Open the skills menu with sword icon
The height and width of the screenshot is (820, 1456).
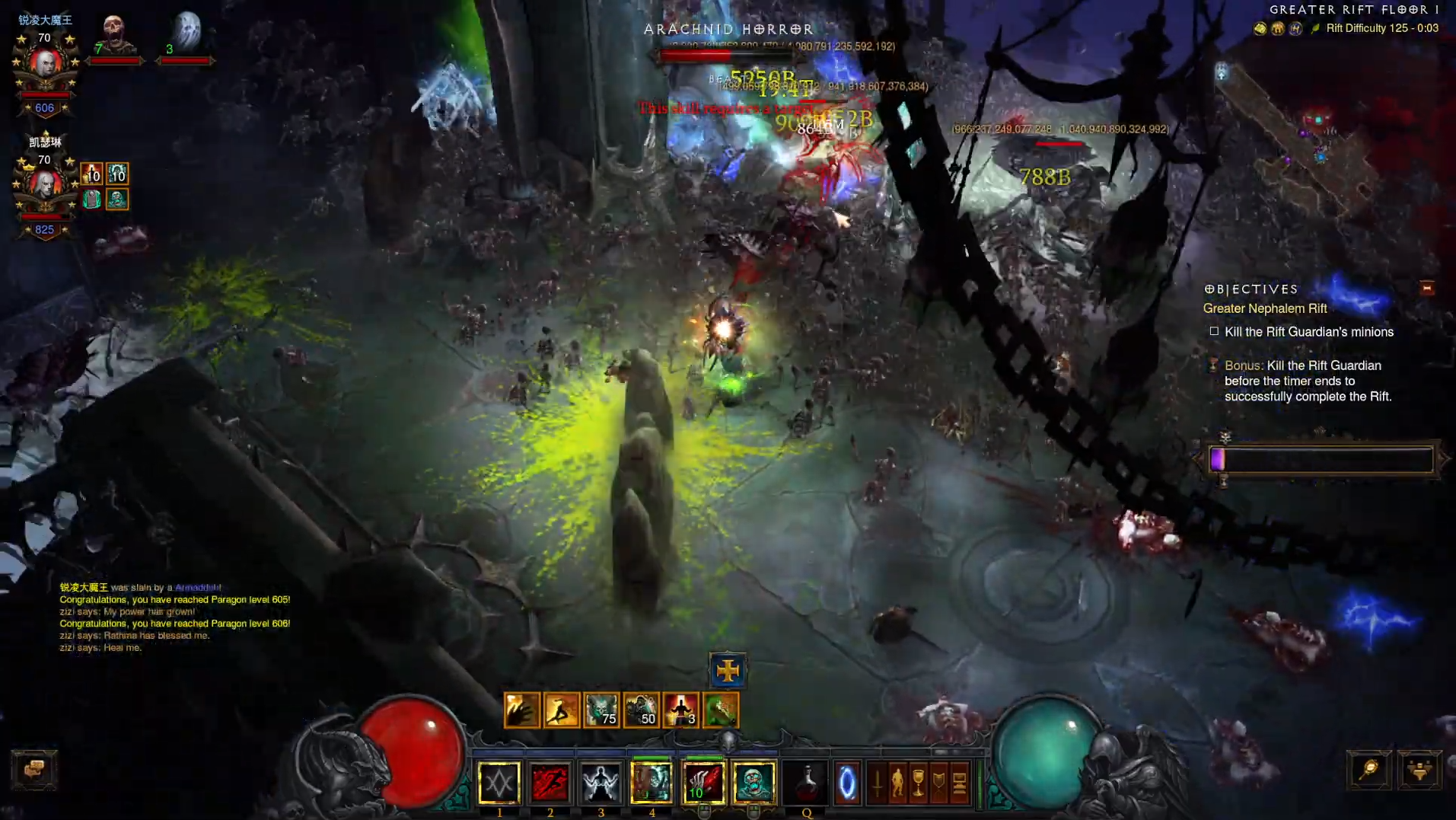(878, 783)
